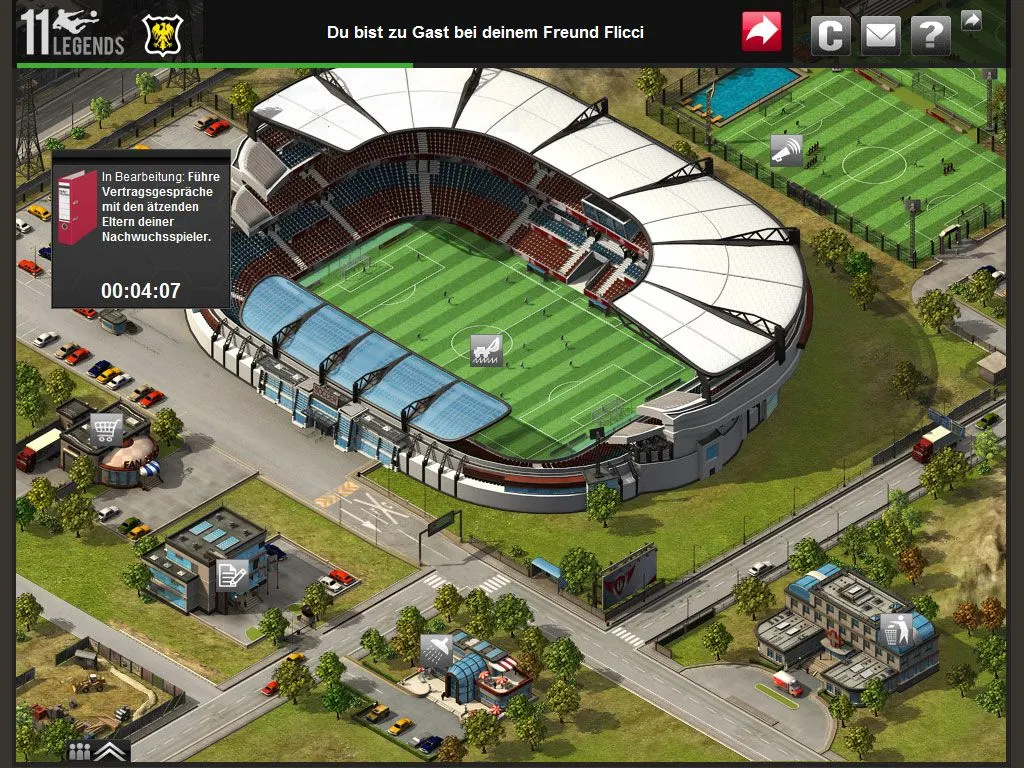
Task: Click the trash bin building icon
Action: click(894, 630)
